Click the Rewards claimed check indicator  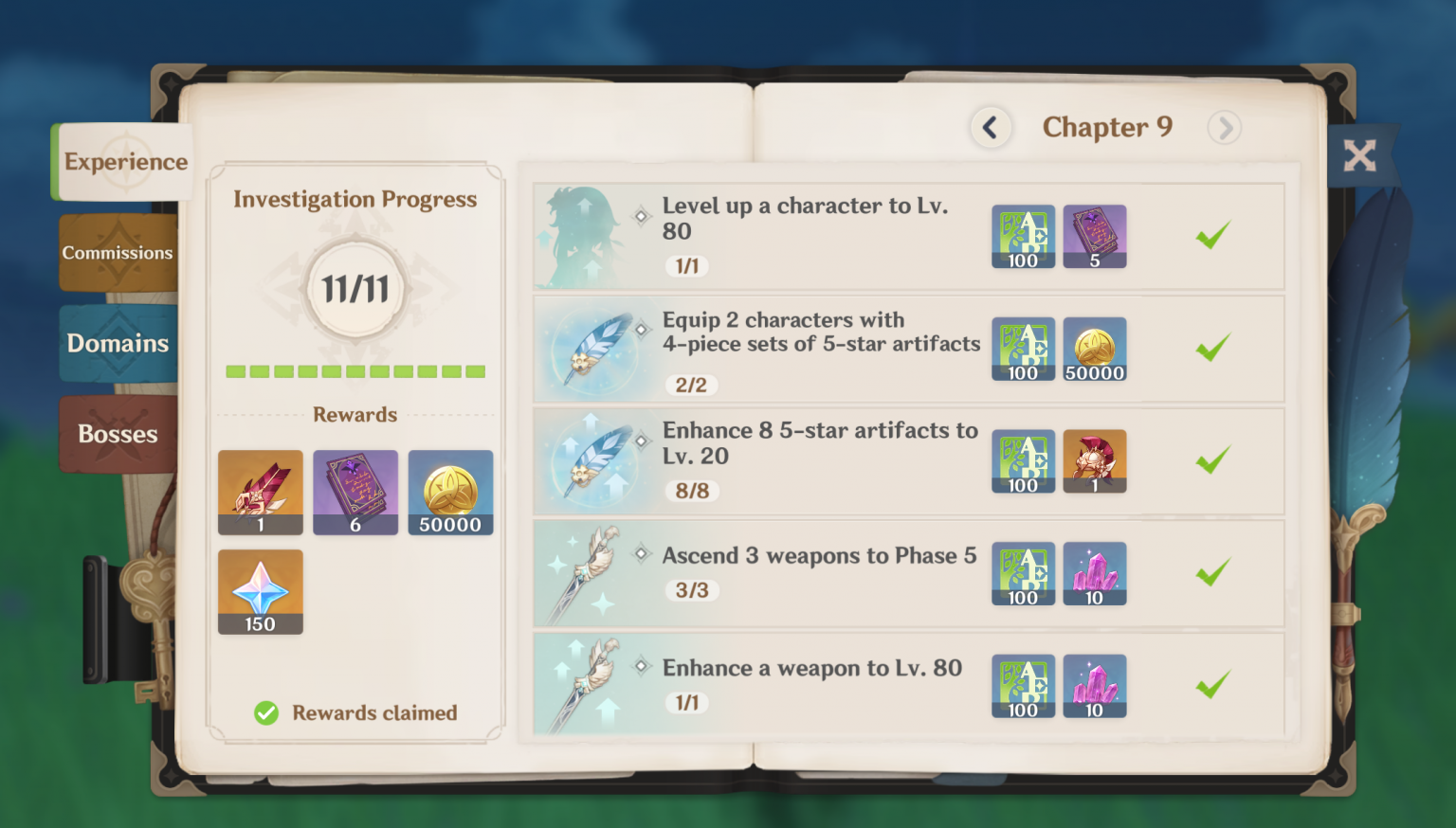[266, 712]
